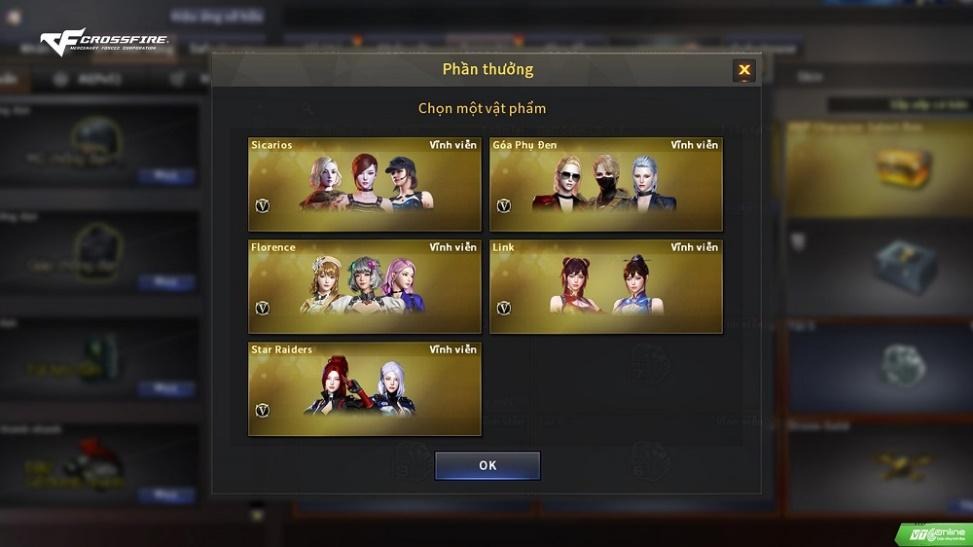Select the Link character set
973x547 pixels.
606,286
